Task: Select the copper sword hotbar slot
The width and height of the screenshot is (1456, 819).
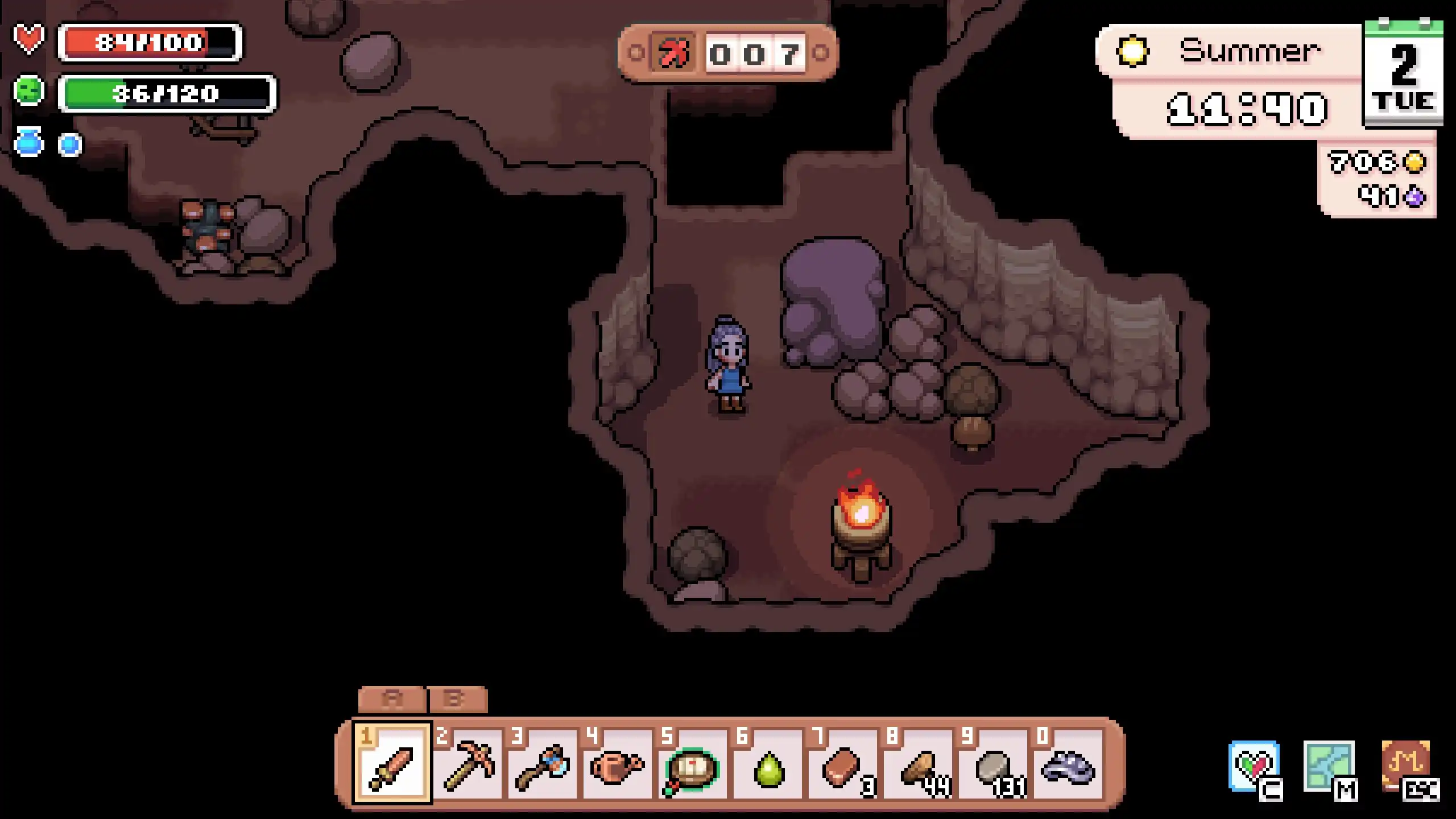Action: (392, 763)
